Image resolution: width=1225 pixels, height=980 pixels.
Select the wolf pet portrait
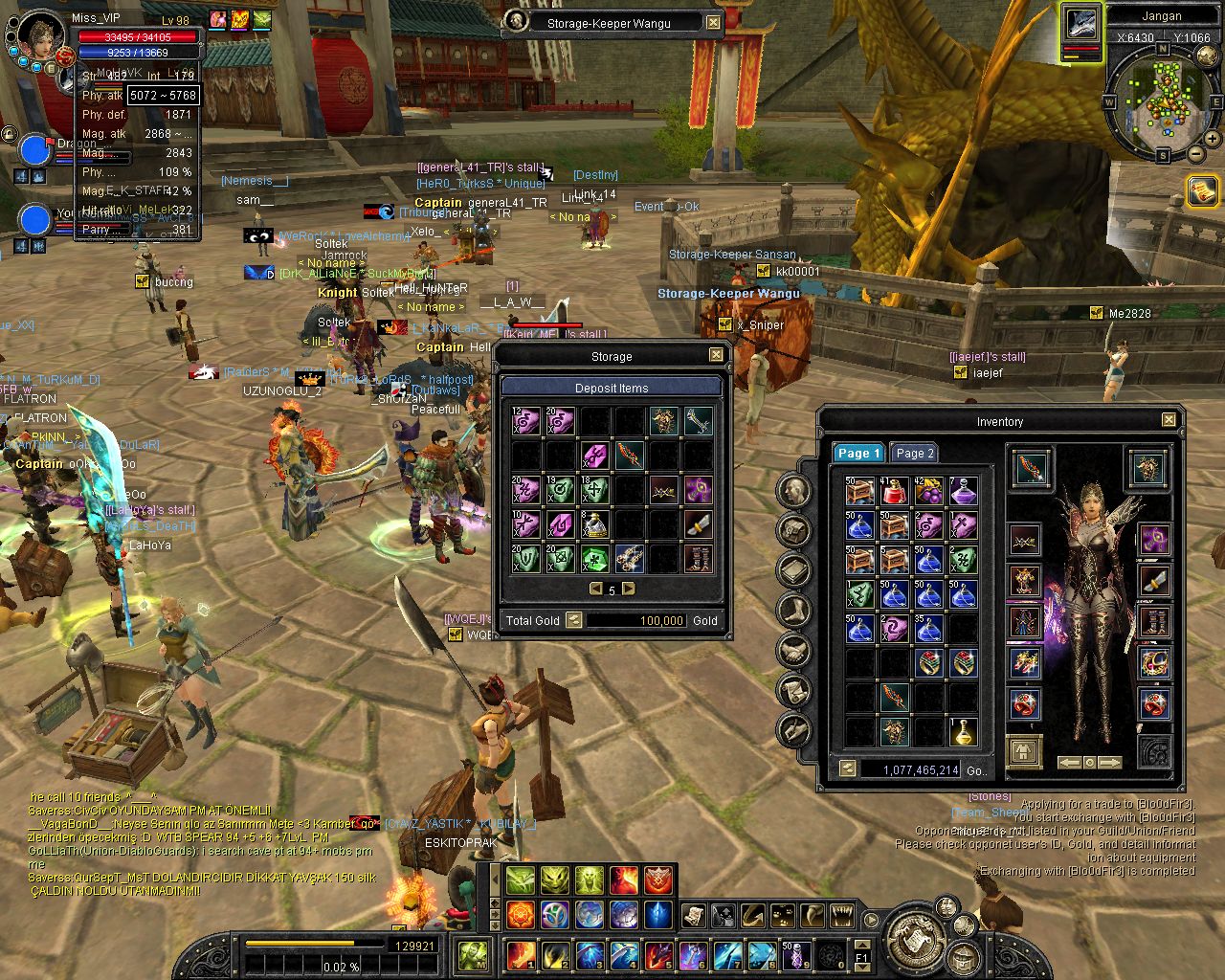pyautogui.click(x=1081, y=25)
